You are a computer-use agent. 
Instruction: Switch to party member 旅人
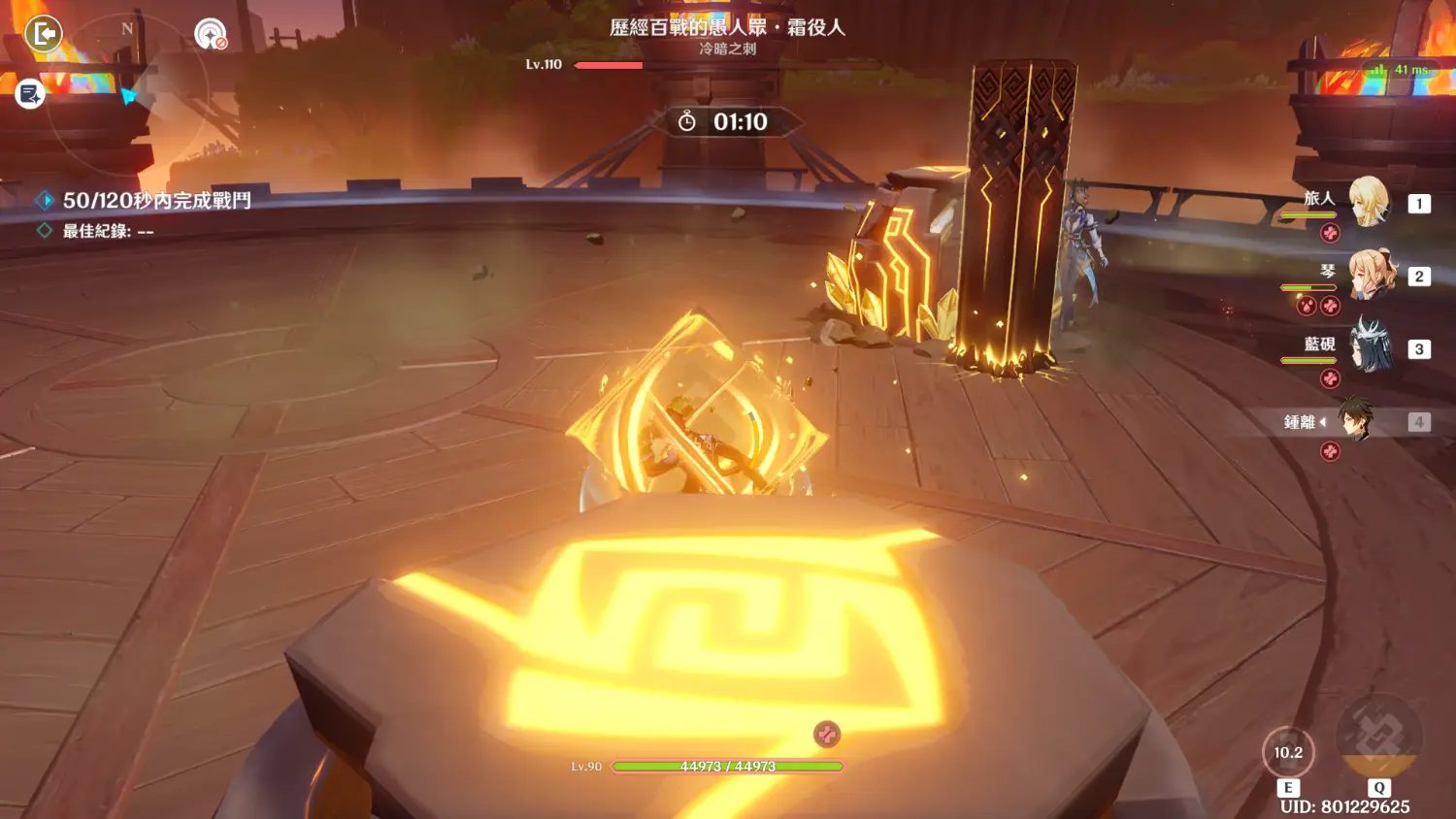click(1369, 203)
